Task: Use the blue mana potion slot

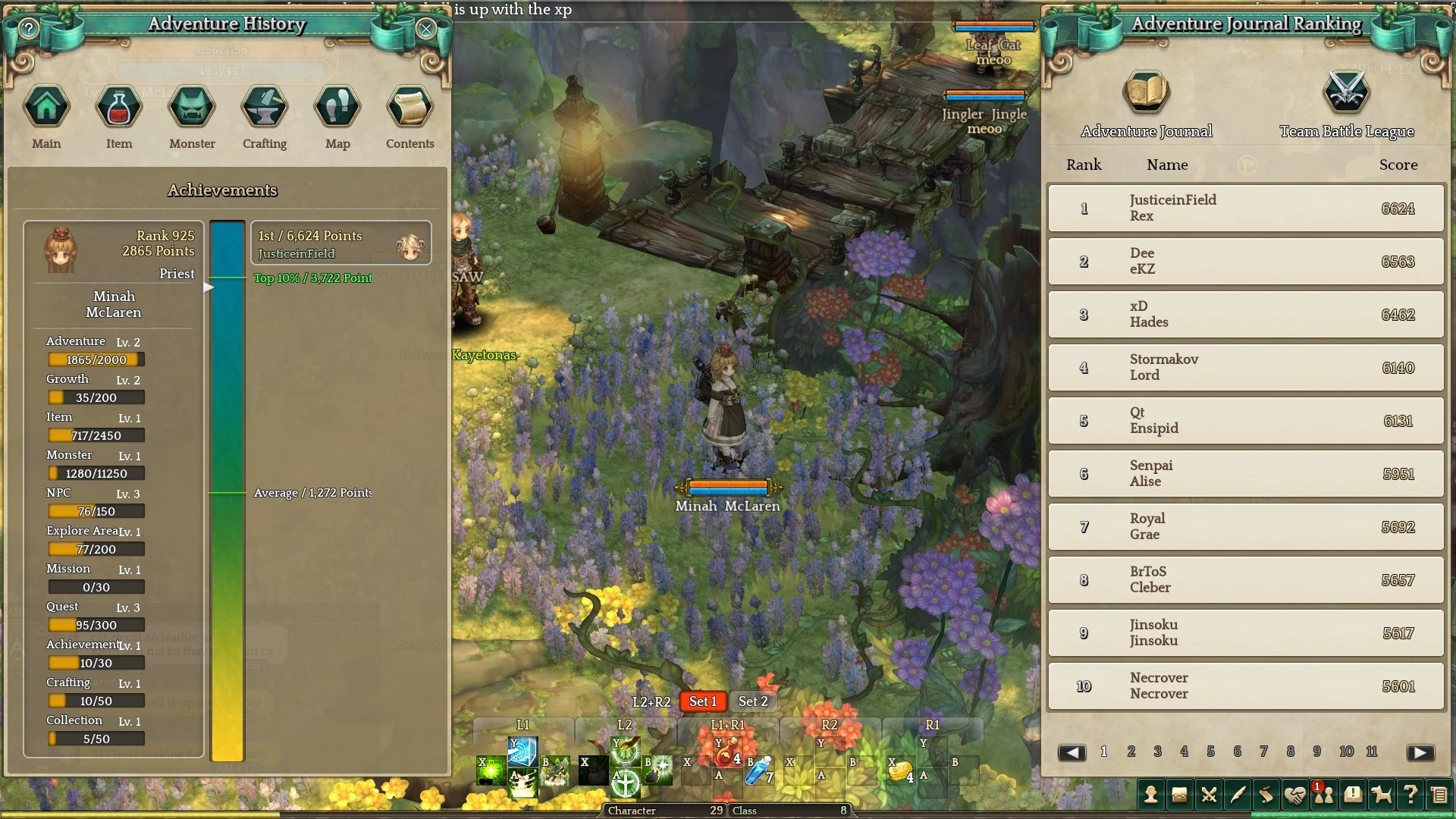Action: pyautogui.click(x=758, y=770)
